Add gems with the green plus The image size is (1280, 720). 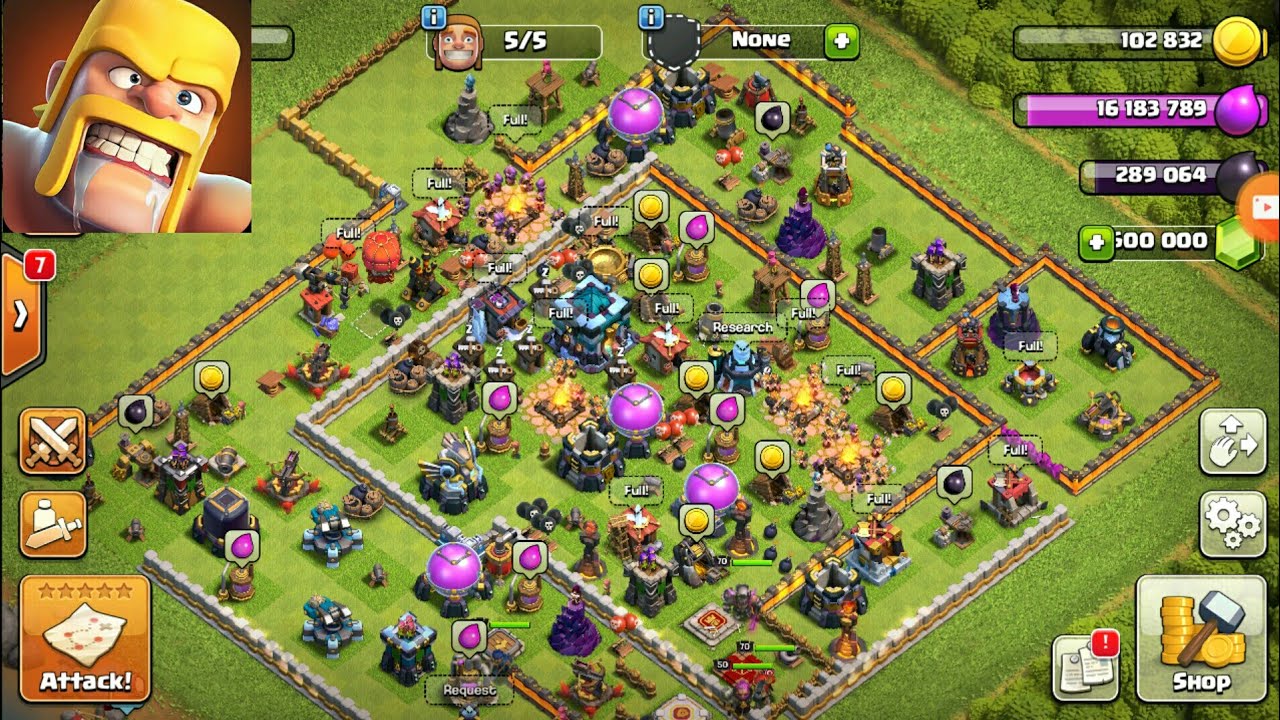pos(1096,243)
